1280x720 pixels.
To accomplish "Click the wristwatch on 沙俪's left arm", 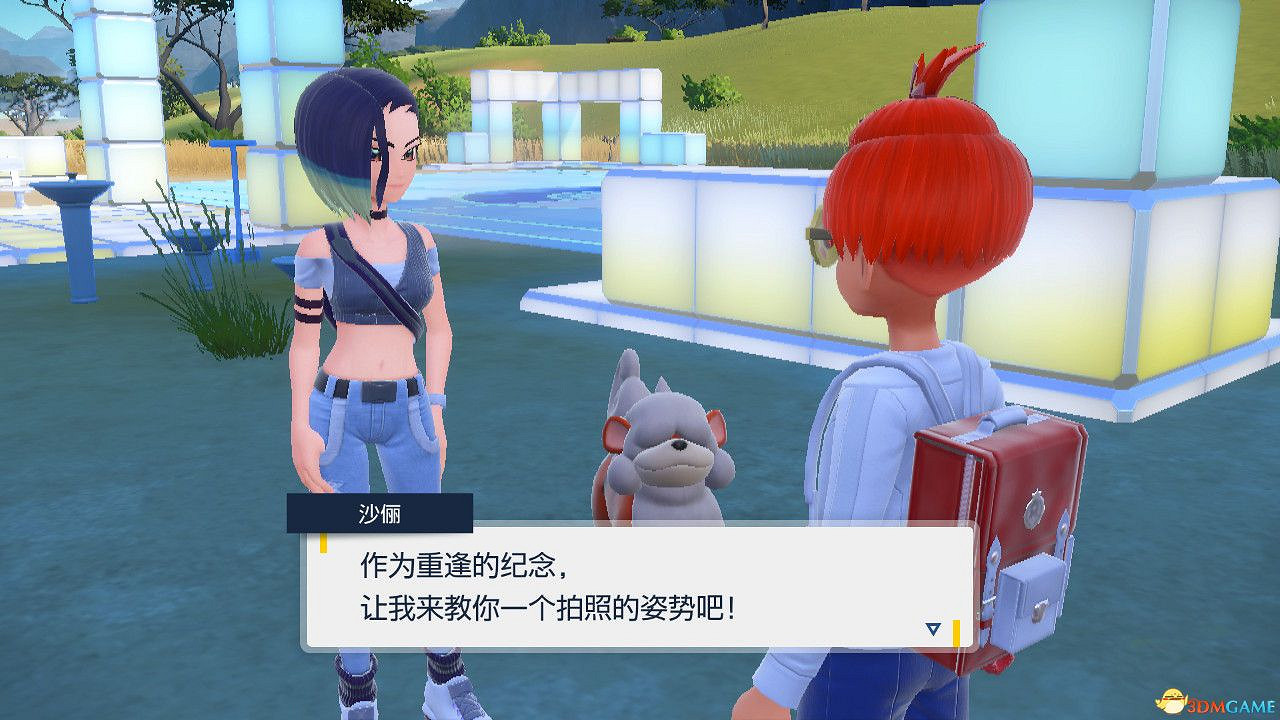I will tap(436, 398).
